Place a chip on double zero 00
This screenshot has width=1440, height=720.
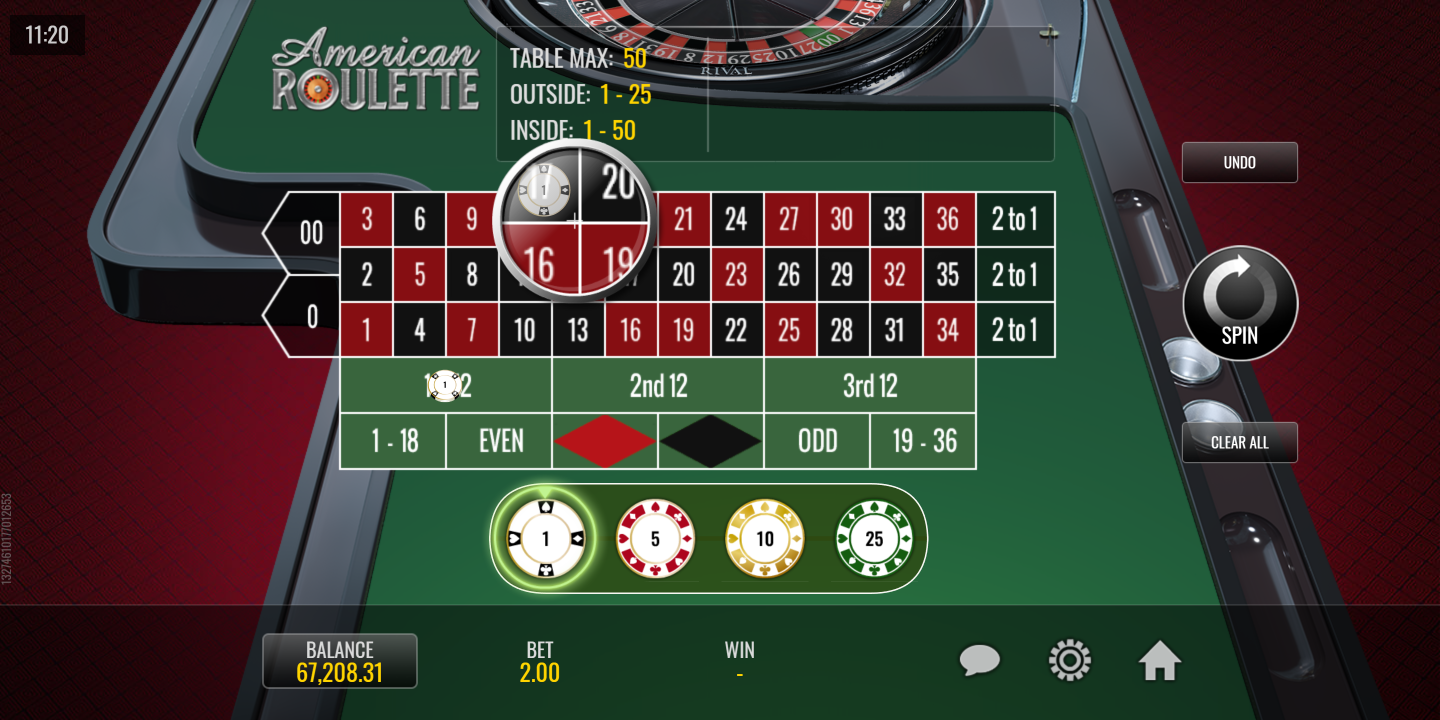pos(308,233)
